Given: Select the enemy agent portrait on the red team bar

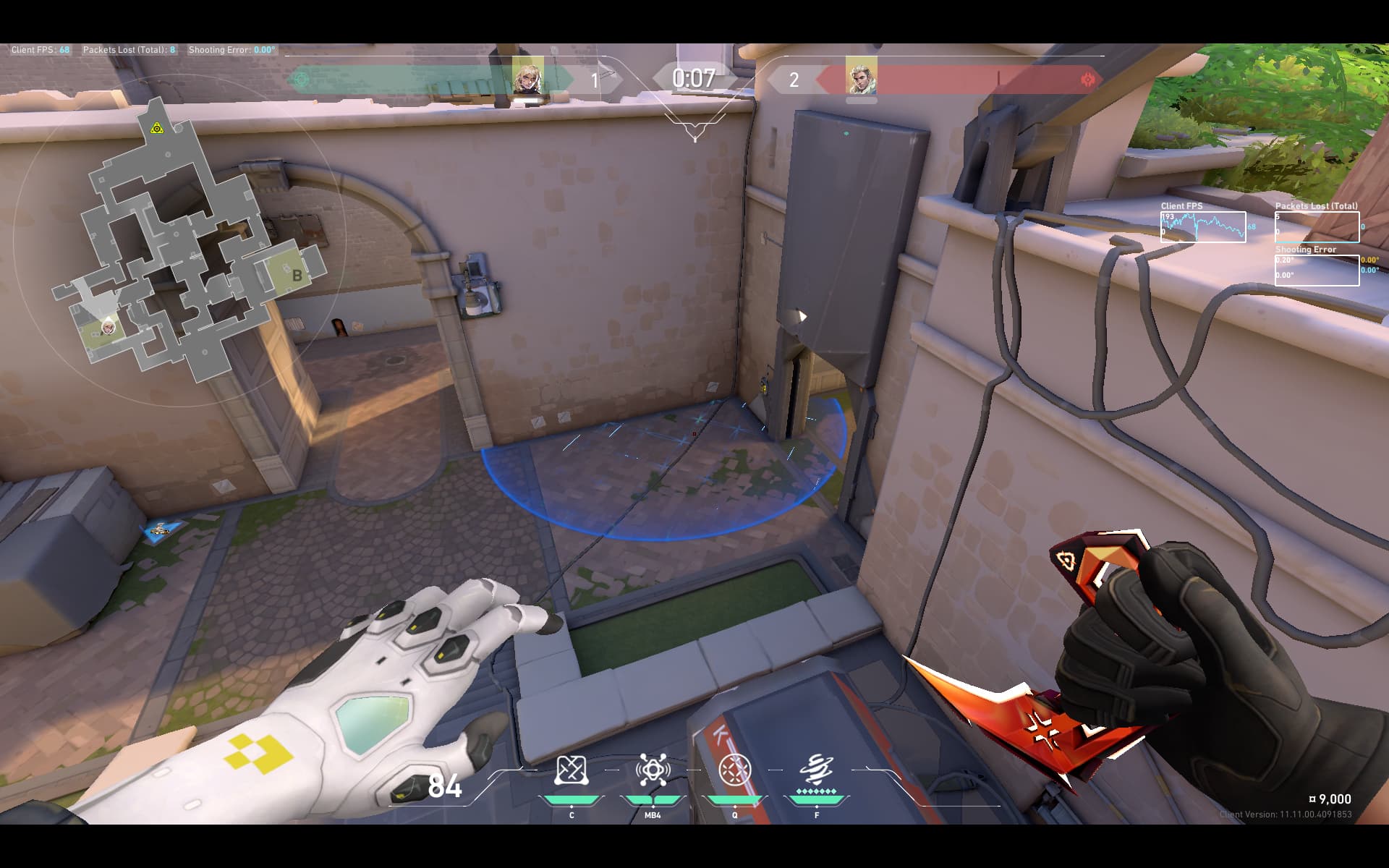Looking at the screenshot, I should tap(861, 76).
